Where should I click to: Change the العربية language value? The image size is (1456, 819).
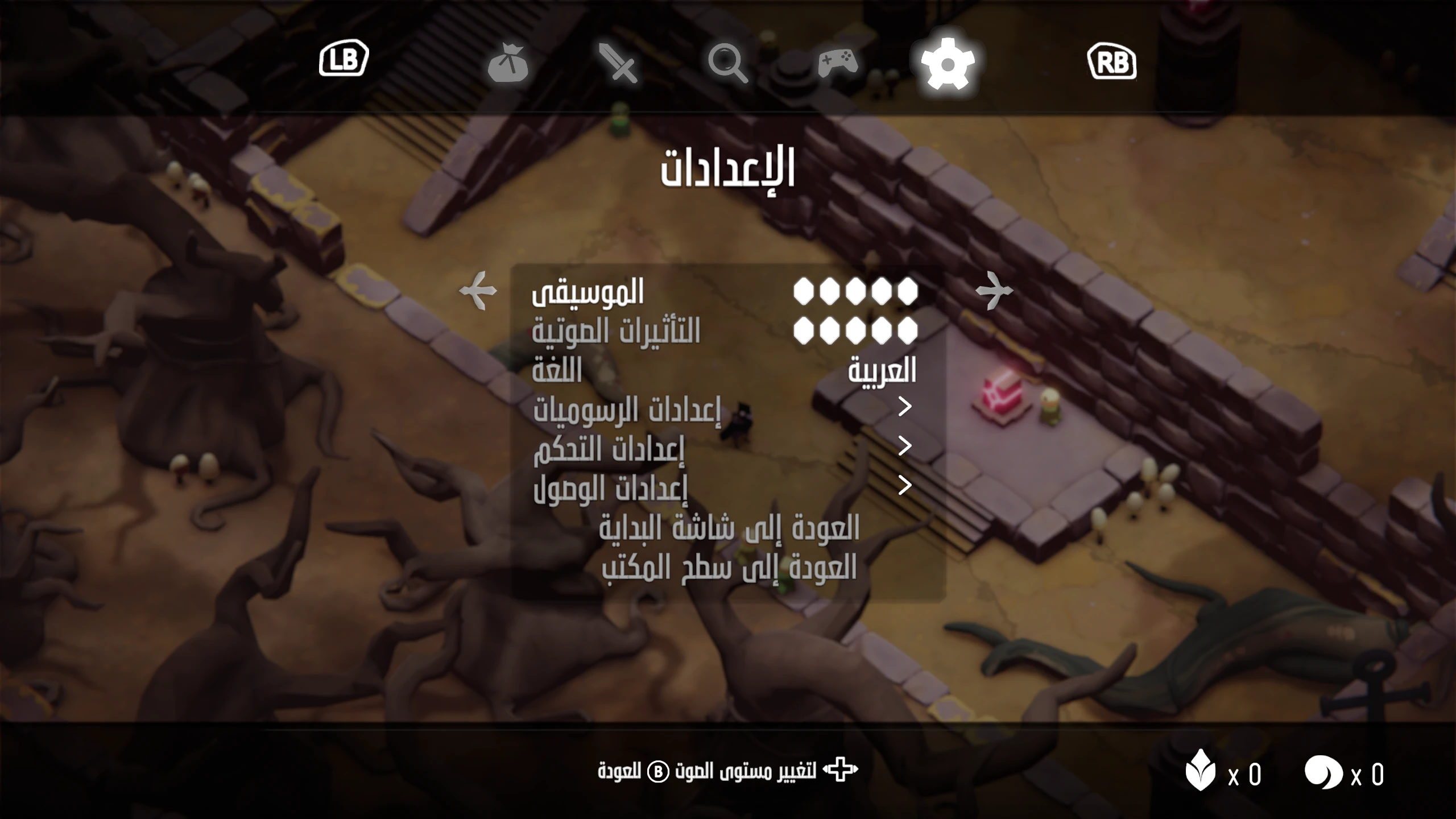882,371
